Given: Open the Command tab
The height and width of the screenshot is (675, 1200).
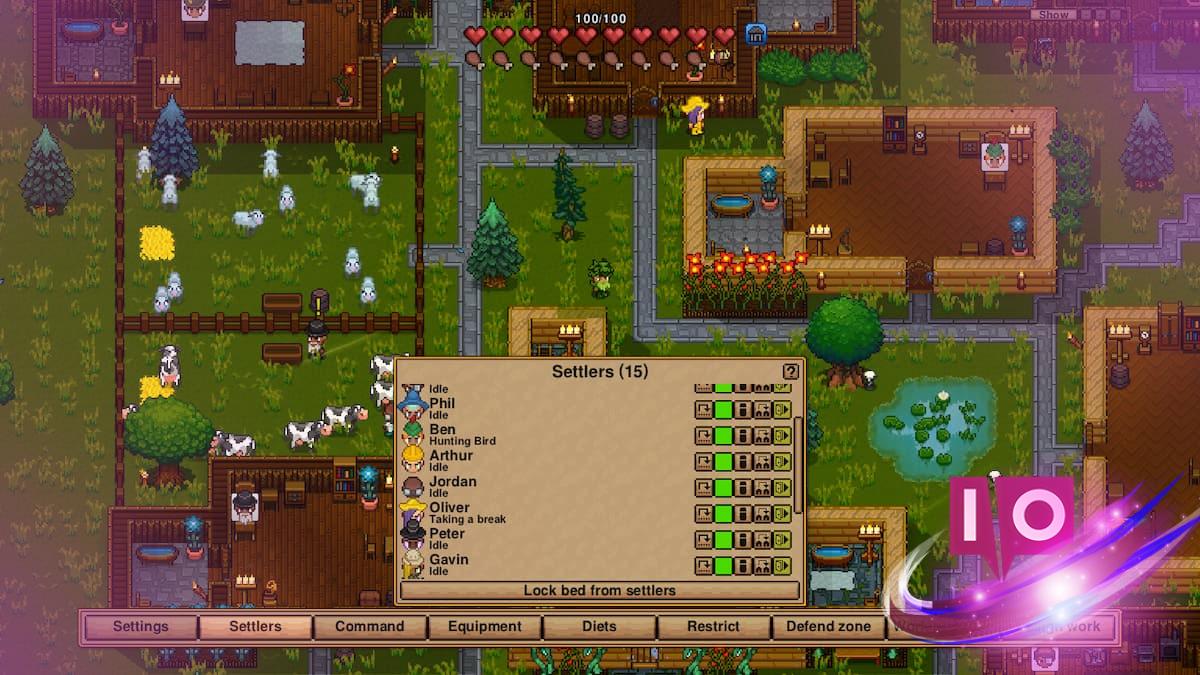Looking at the screenshot, I should click(370, 627).
